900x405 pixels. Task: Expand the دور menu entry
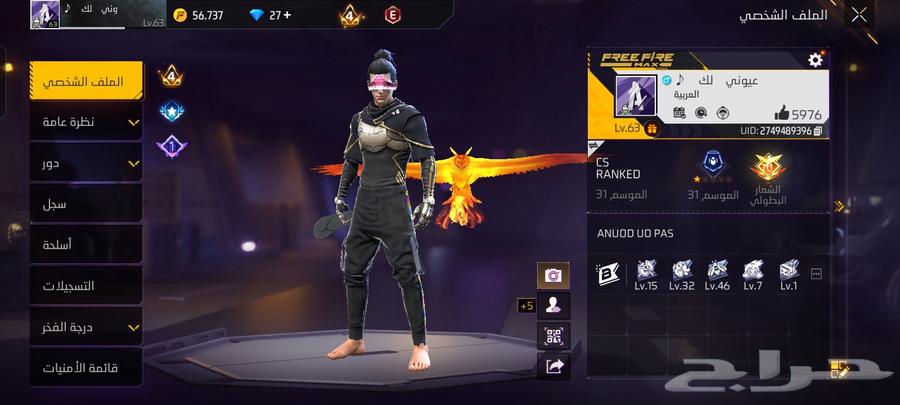[x=87, y=163]
